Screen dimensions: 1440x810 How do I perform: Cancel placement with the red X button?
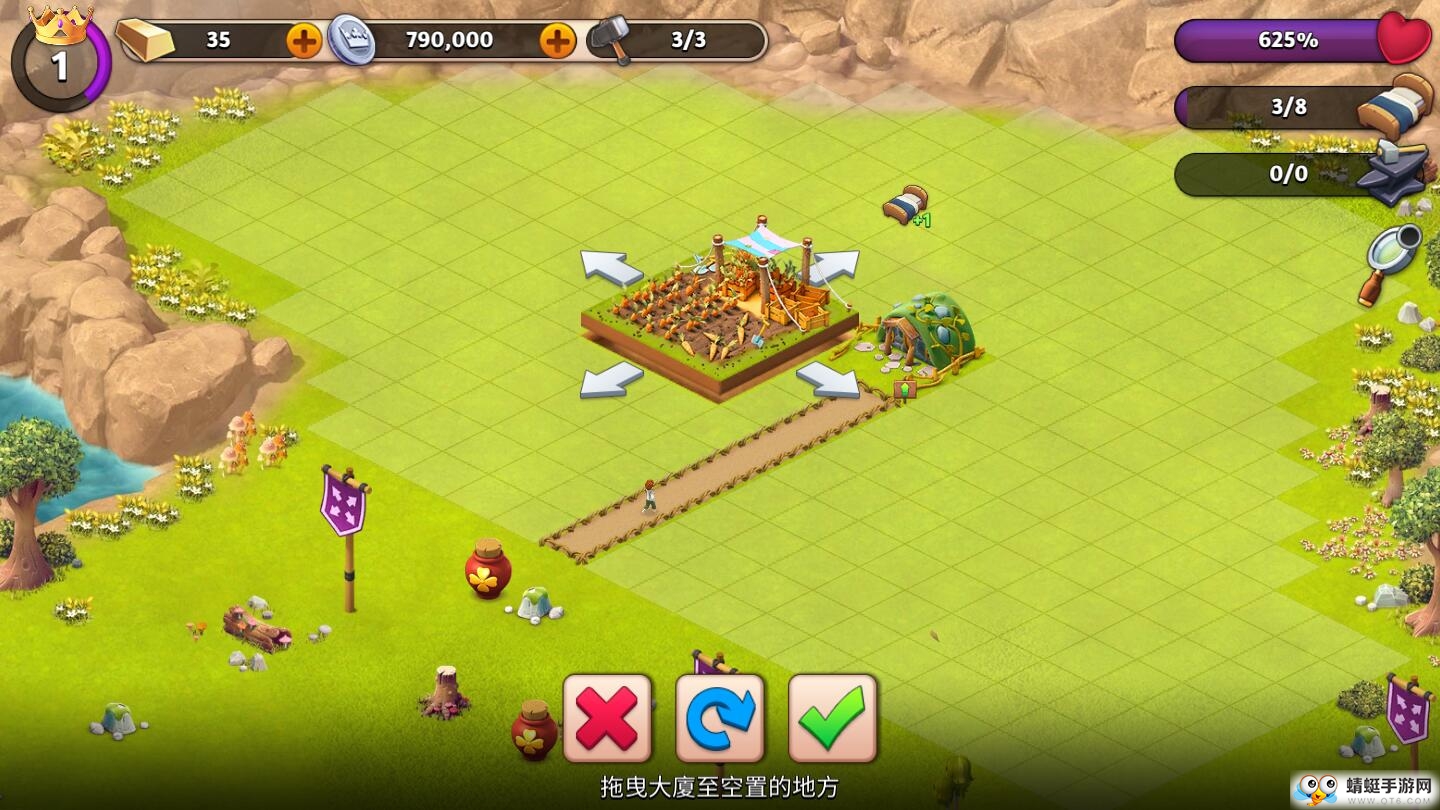(x=607, y=718)
